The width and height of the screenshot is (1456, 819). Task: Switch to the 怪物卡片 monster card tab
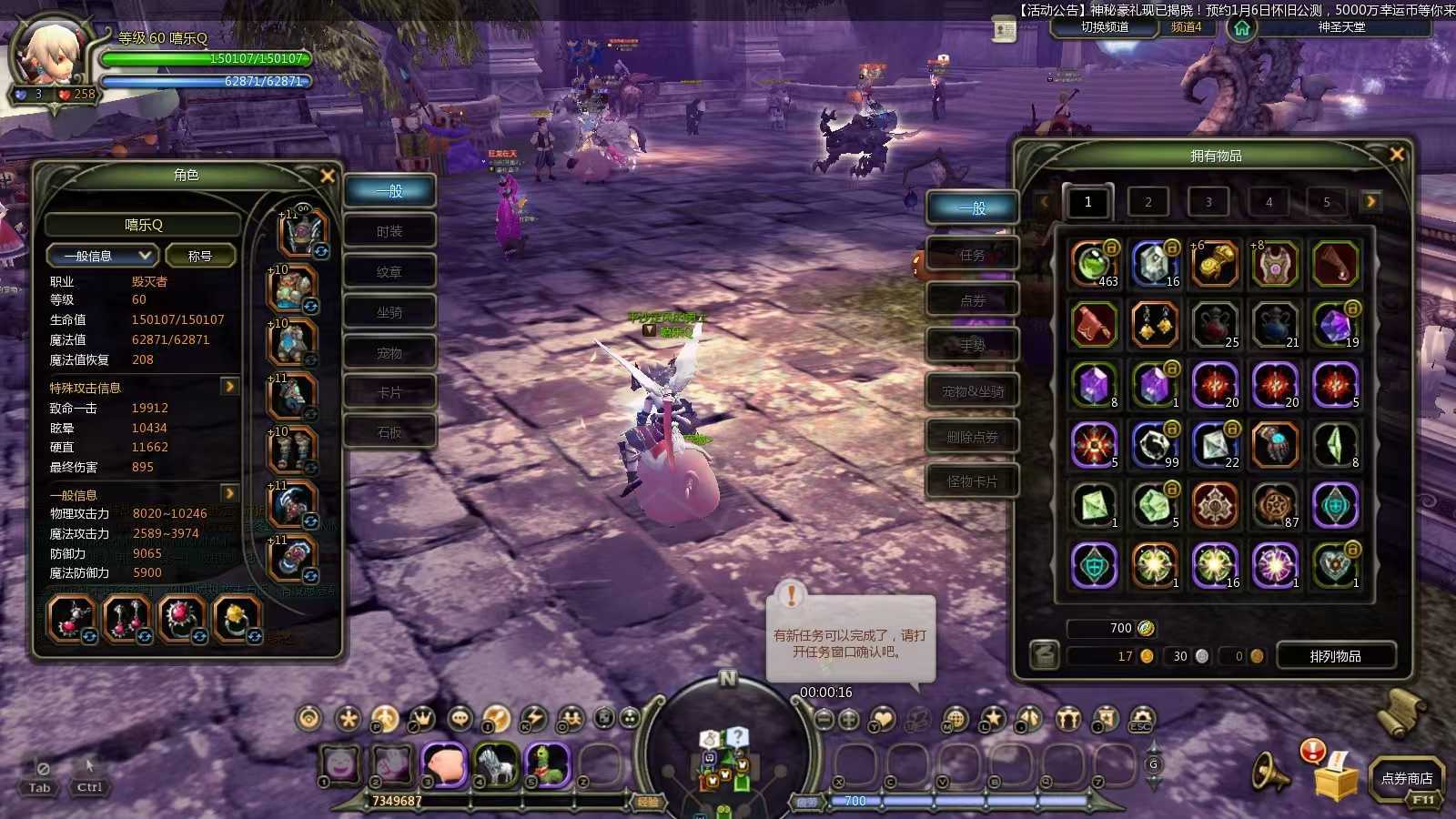[972, 481]
